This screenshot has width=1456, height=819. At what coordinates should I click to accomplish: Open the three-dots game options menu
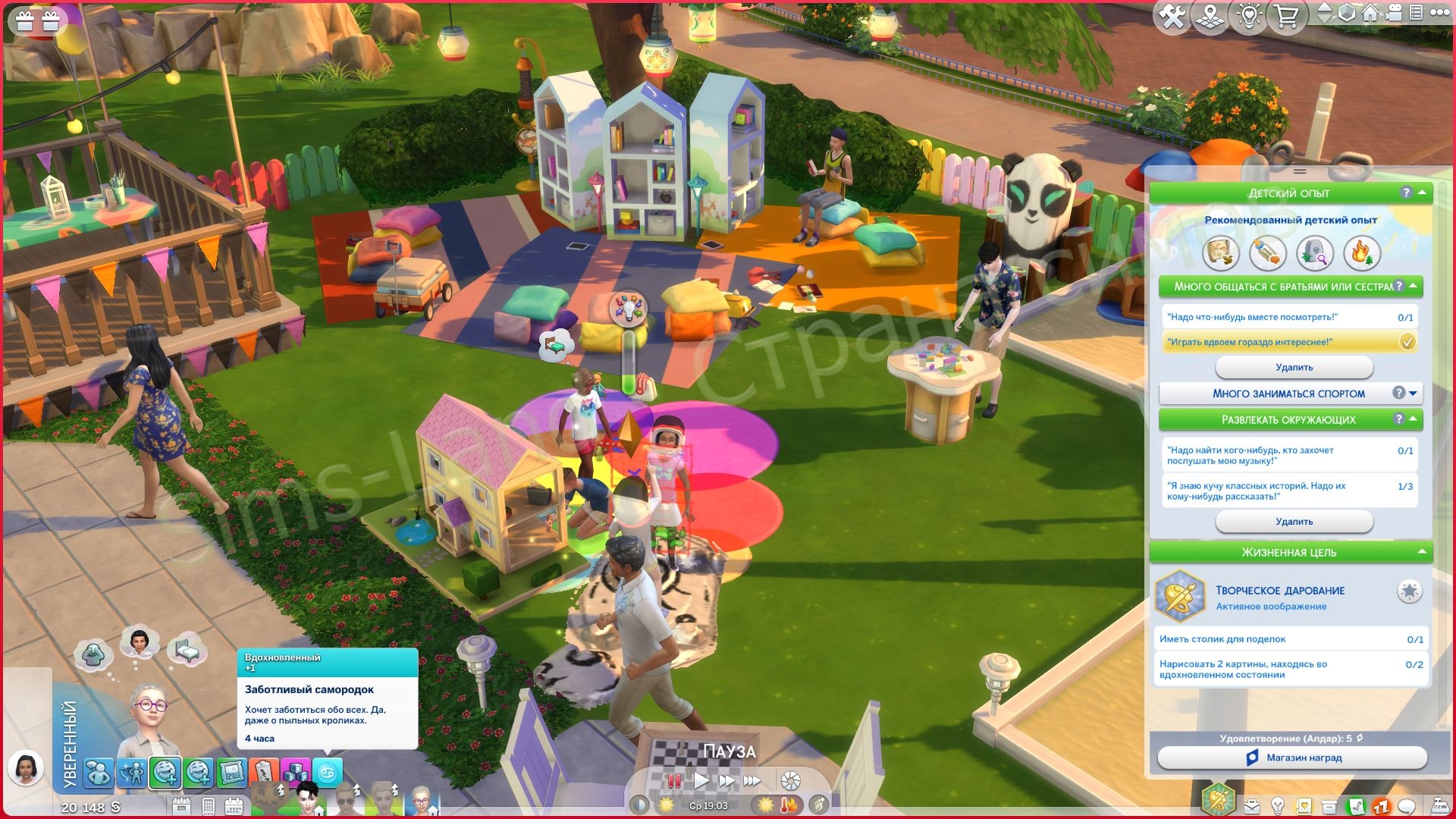coord(1439,13)
